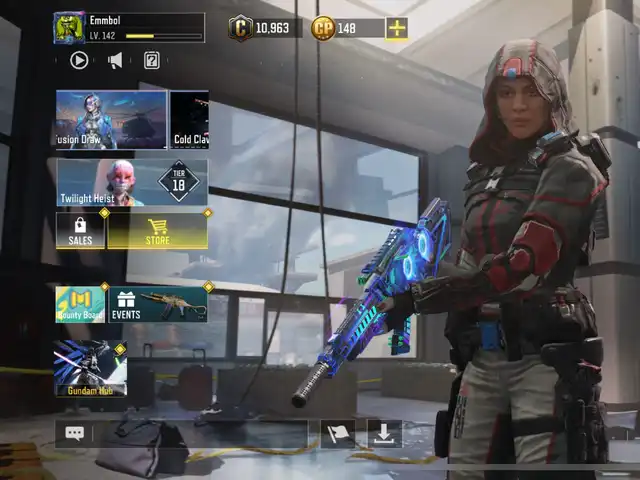The image size is (640, 480).
Task: Enter the Store
Action: [157, 231]
